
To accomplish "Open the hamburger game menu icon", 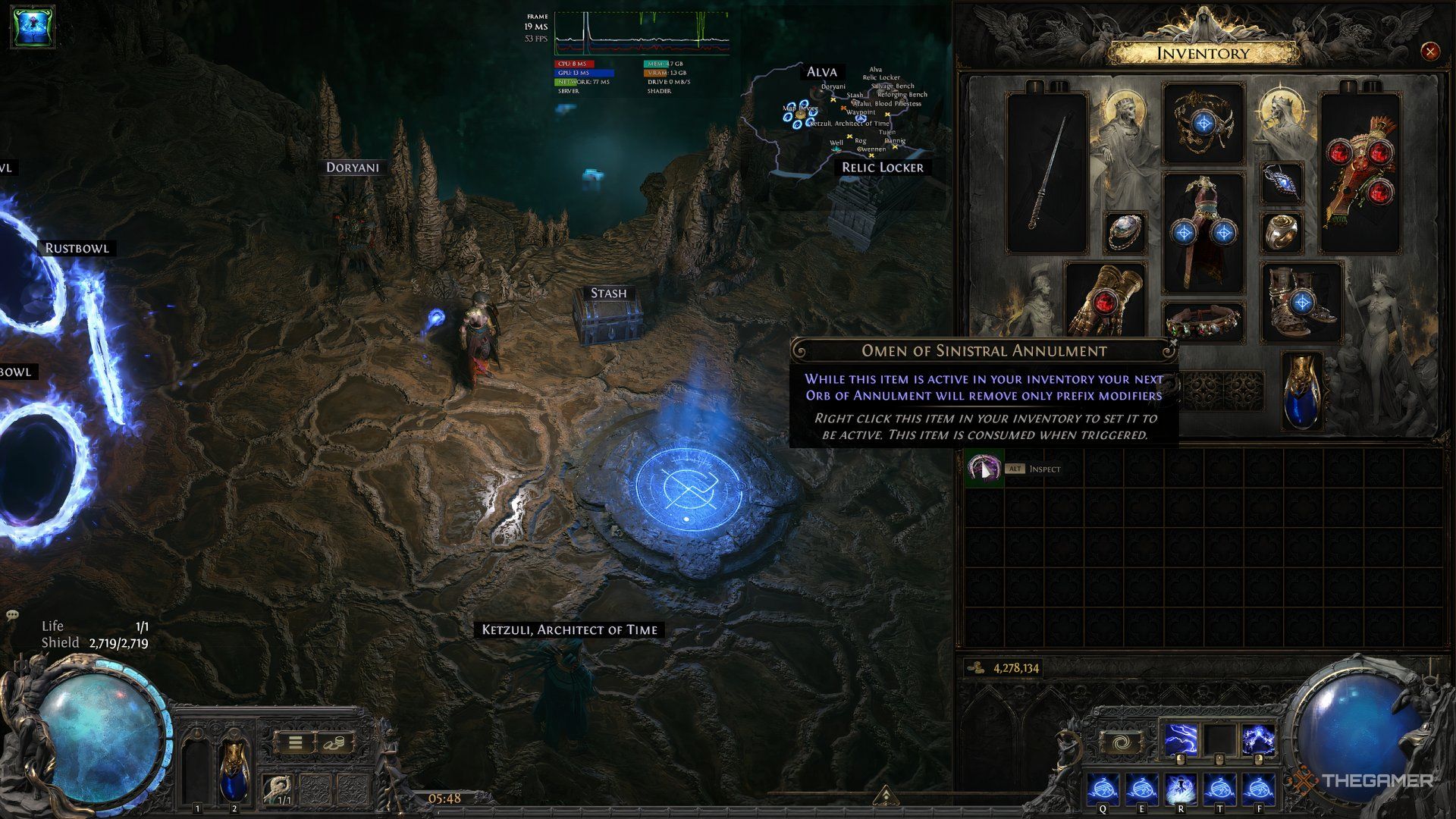I will pyautogui.click(x=296, y=743).
